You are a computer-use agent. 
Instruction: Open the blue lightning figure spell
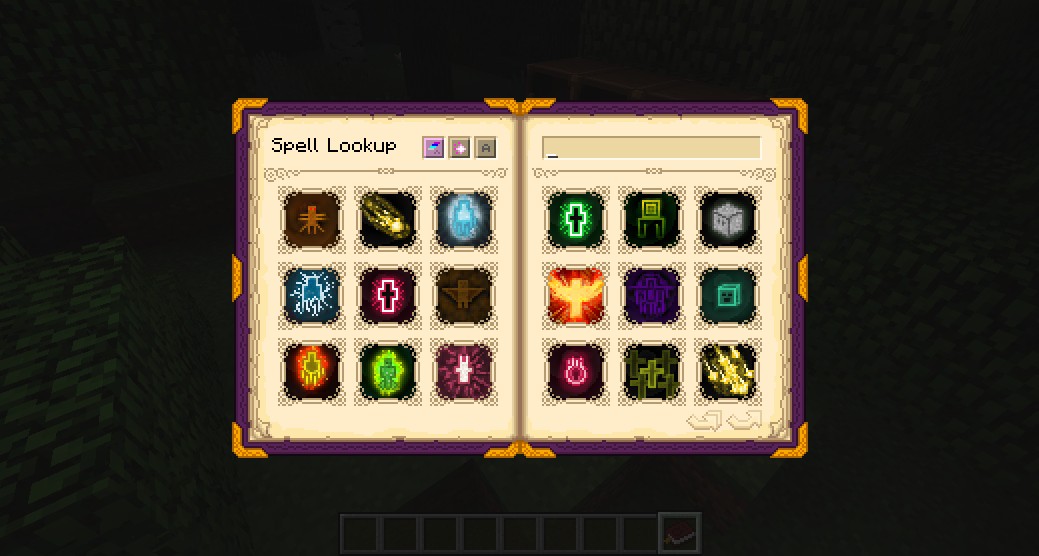coord(310,295)
